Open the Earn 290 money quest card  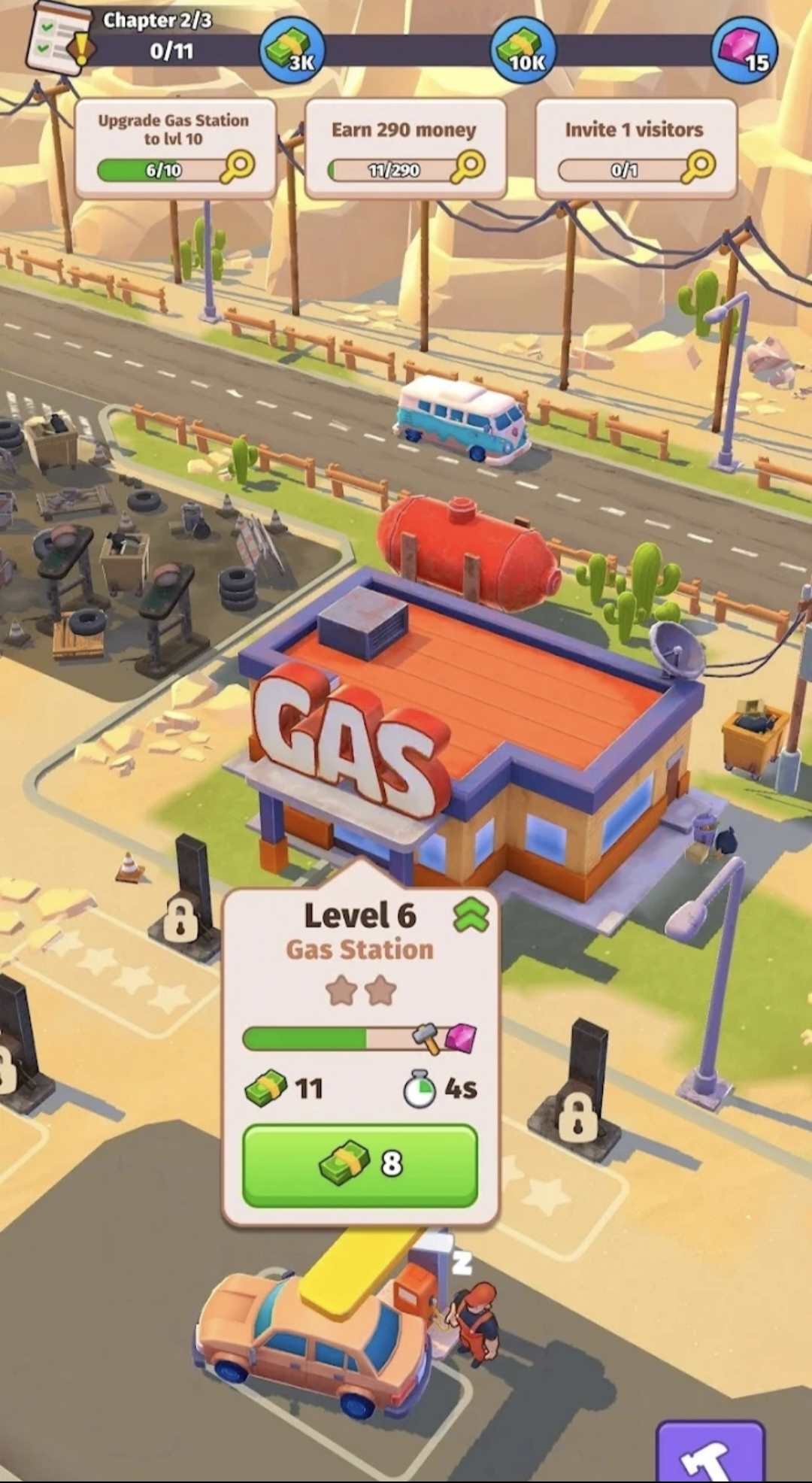[404, 148]
